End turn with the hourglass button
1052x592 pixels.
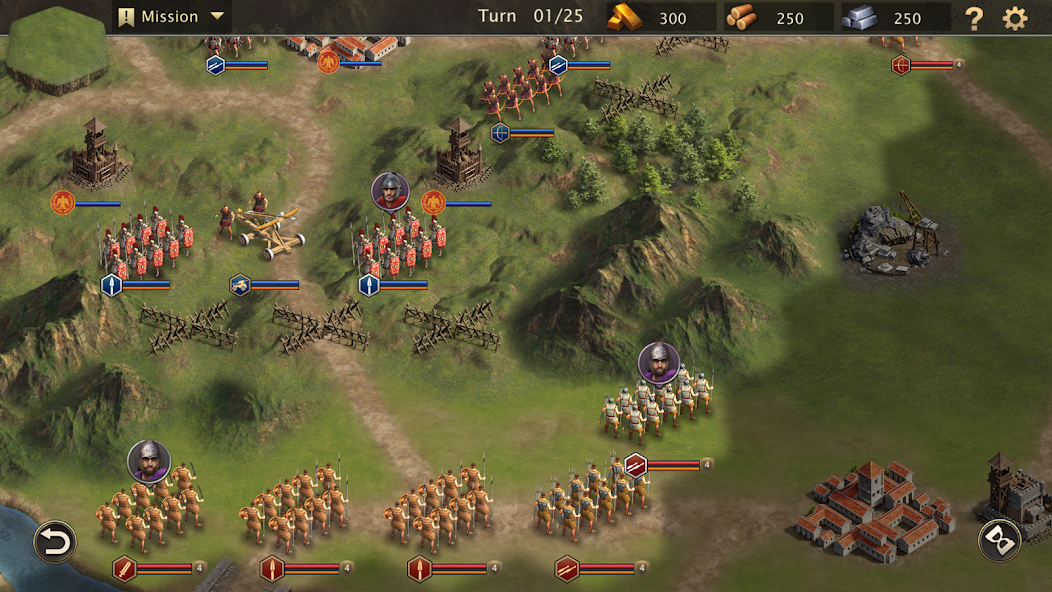[999, 540]
